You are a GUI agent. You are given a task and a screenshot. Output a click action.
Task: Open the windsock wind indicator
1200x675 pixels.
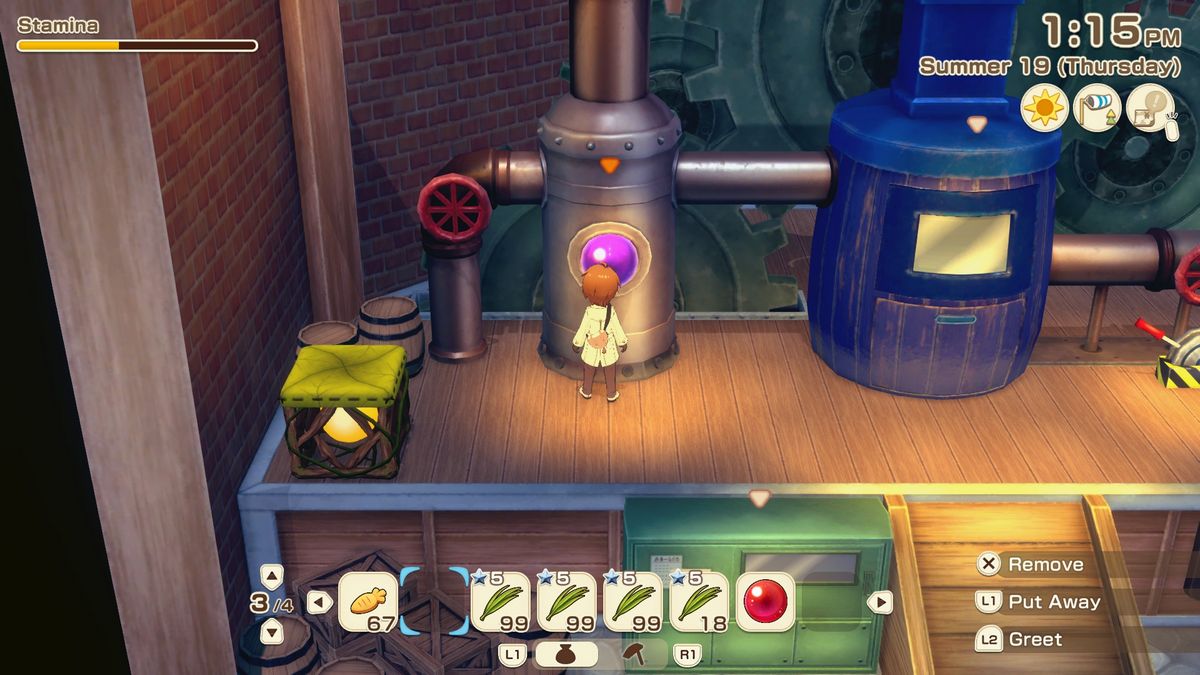[1098, 108]
